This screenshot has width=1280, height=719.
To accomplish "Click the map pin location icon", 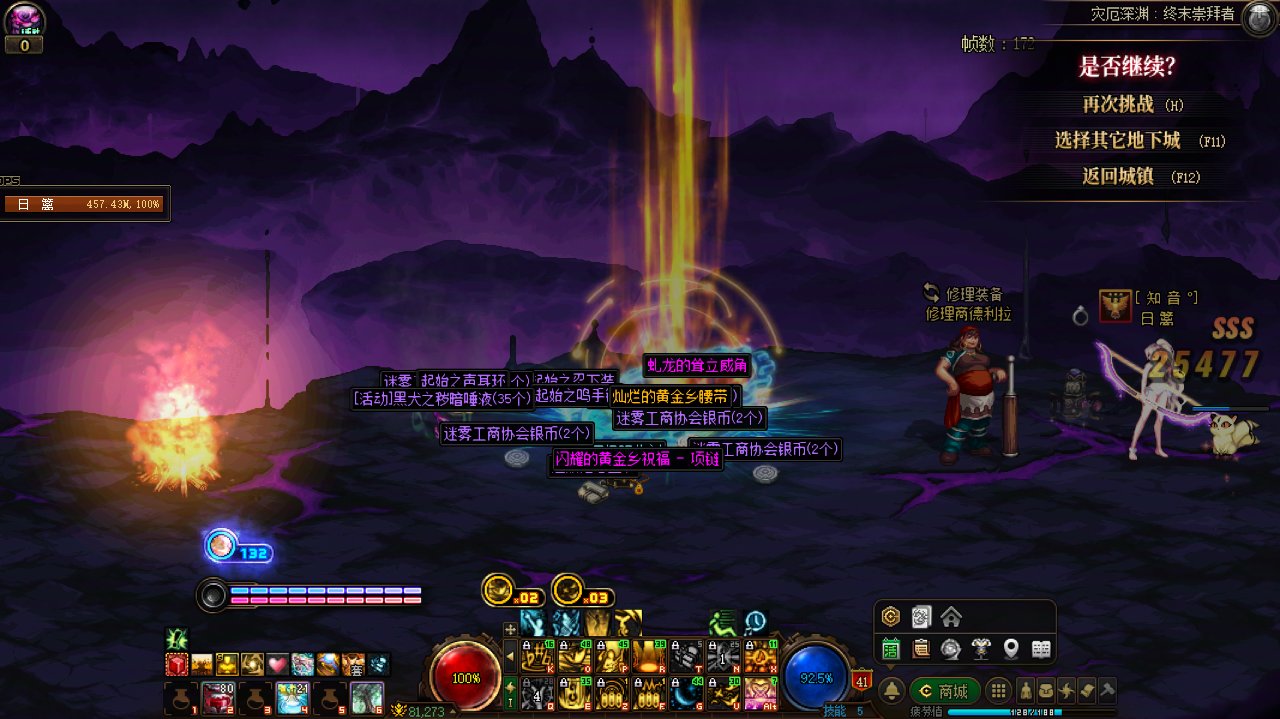I will [x=1011, y=649].
